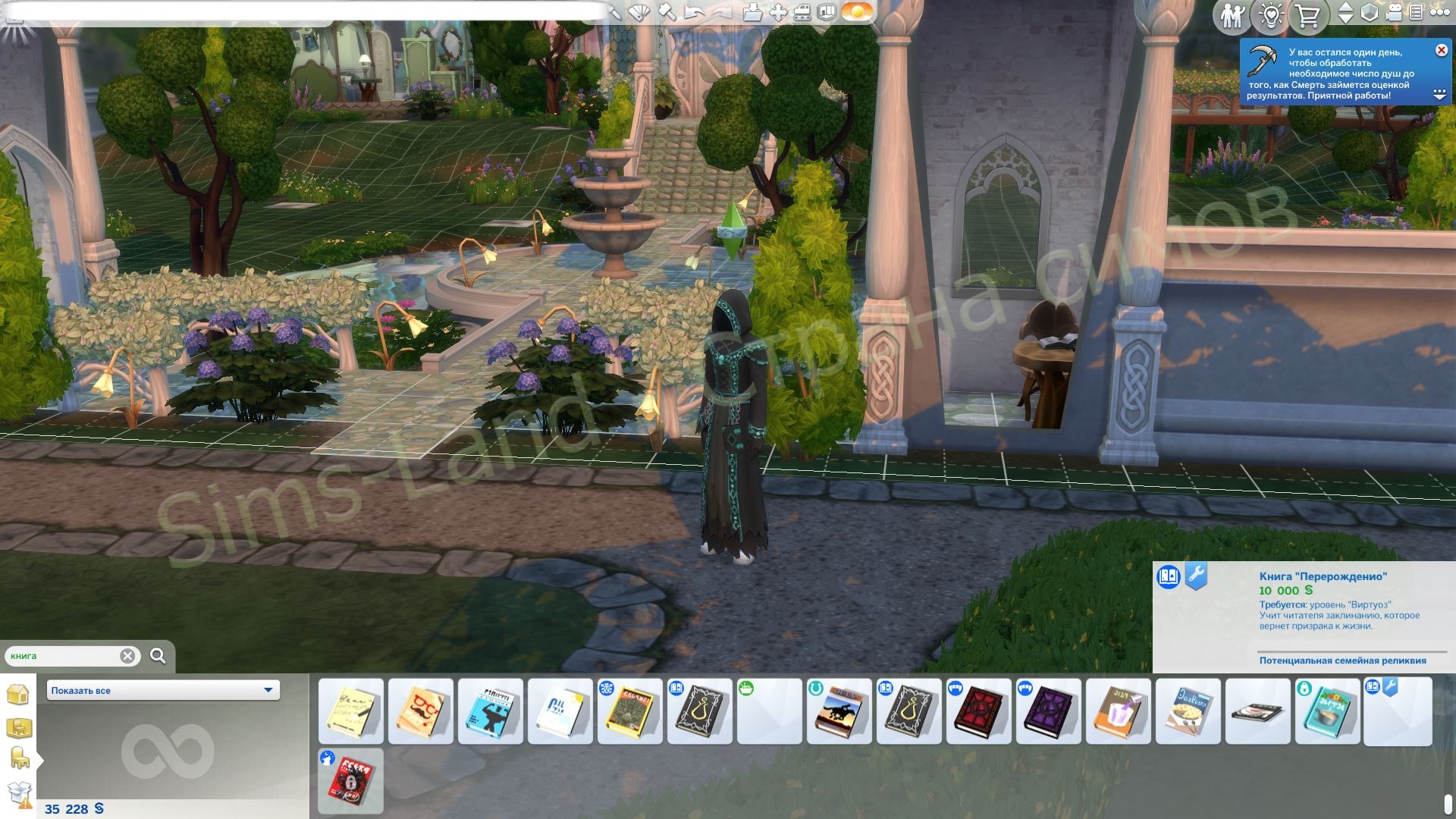Toggle the sun time-of-day button
Viewport: 1456px width, 819px height.
click(x=858, y=12)
